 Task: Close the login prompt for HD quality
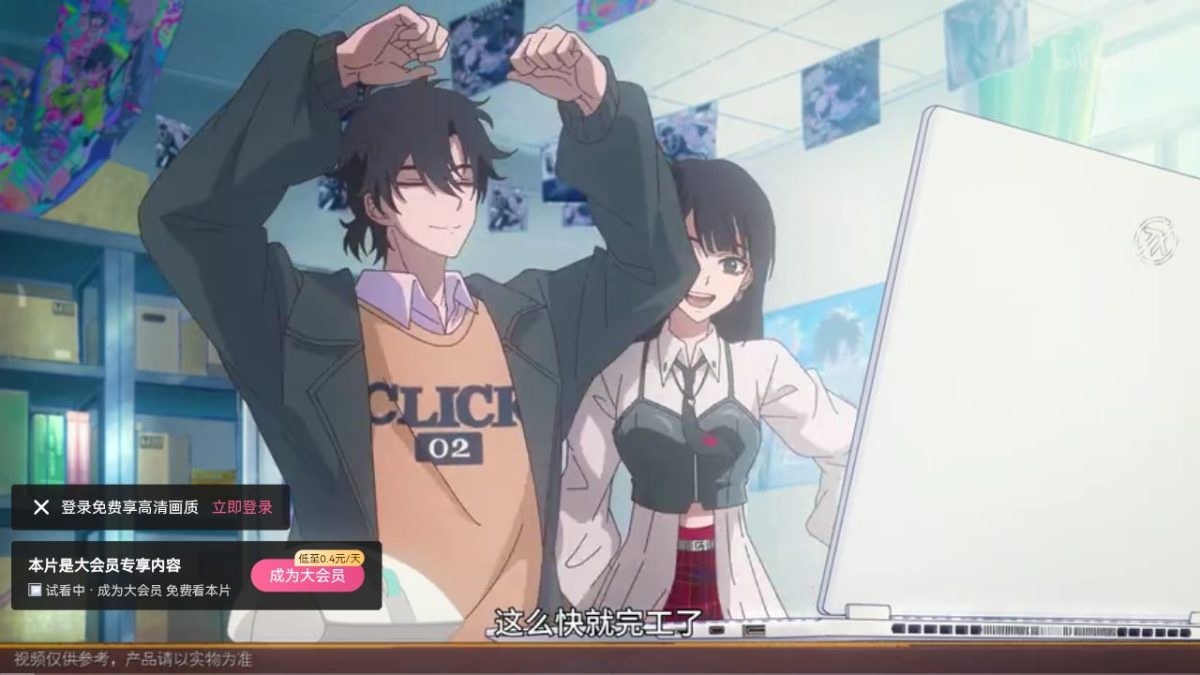(x=41, y=507)
